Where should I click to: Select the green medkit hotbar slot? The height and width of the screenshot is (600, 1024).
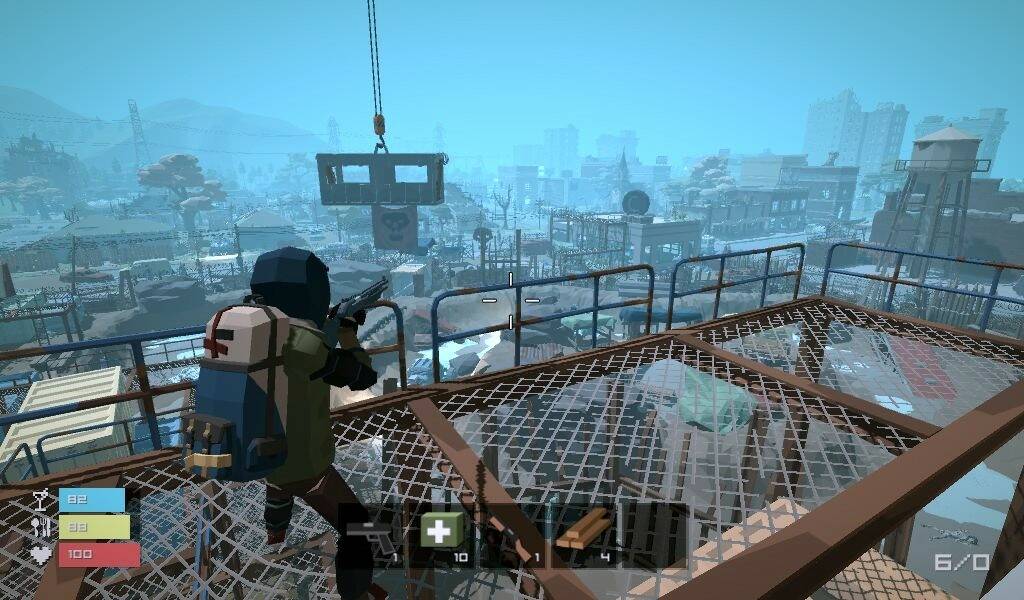coord(441,531)
